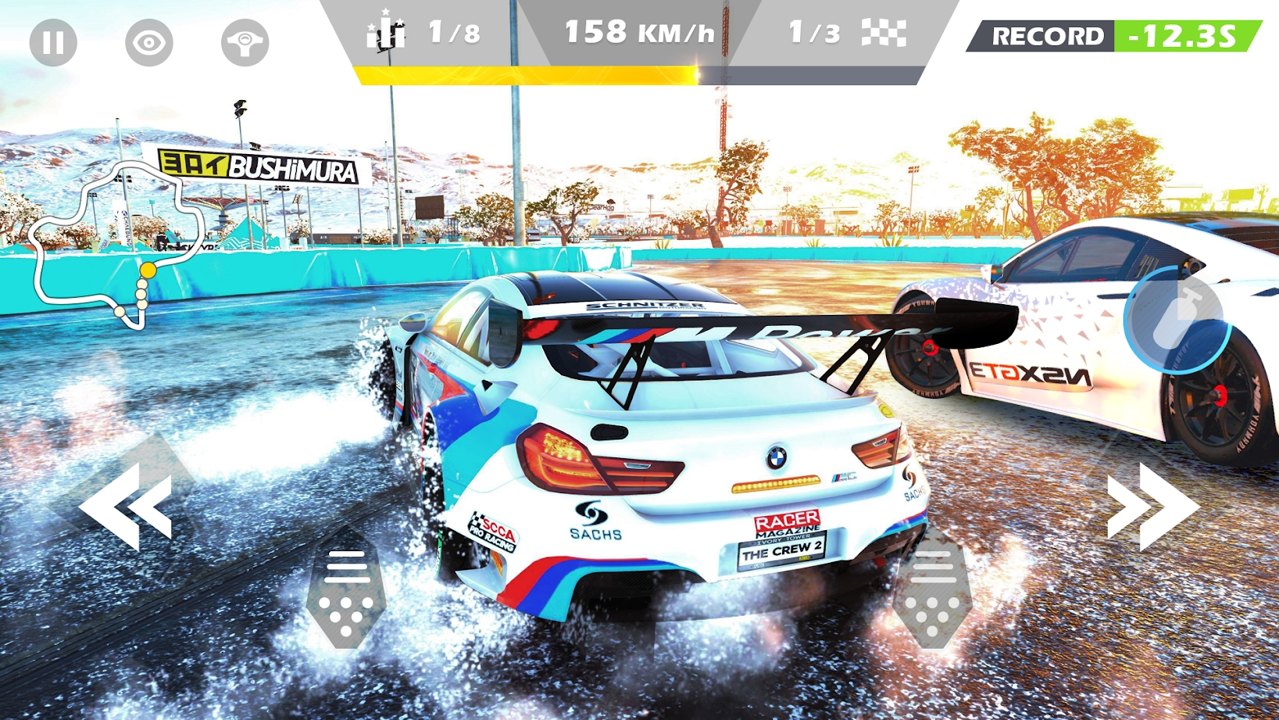Viewport: 1279px width, 720px height.
Task: Activate the nitro boost bottle button
Action: tap(1176, 320)
